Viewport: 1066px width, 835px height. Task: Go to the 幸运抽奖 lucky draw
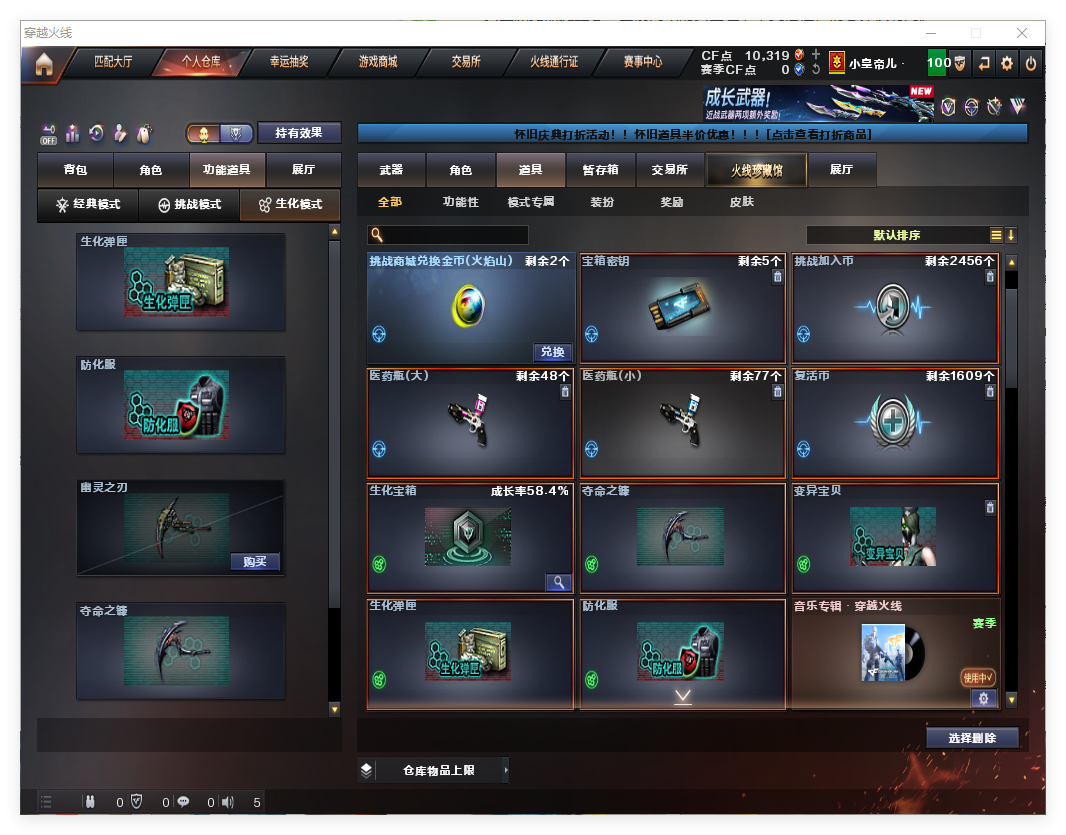coord(289,62)
